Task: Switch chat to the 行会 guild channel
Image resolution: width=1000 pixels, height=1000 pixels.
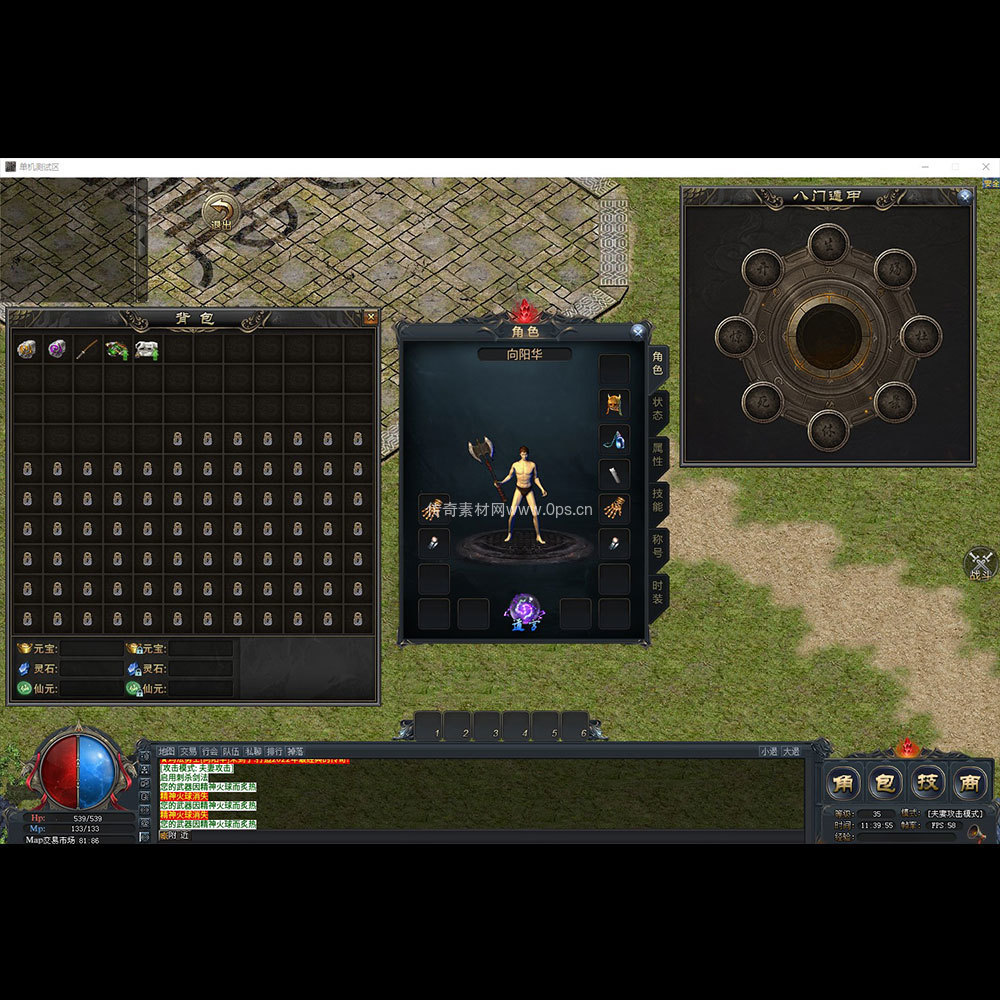Action: point(209,751)
